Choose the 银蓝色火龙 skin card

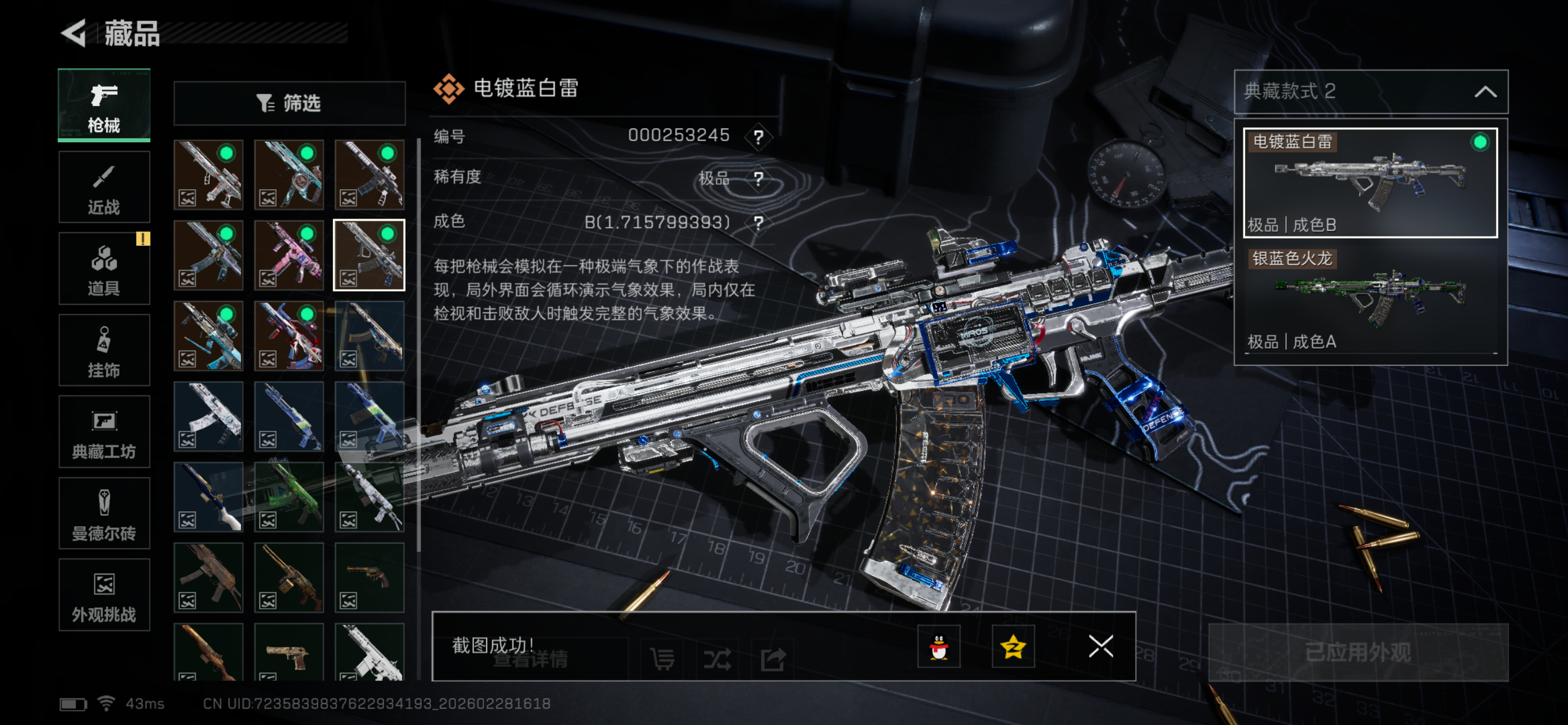pyautogui.click(x=1369, y=299)
